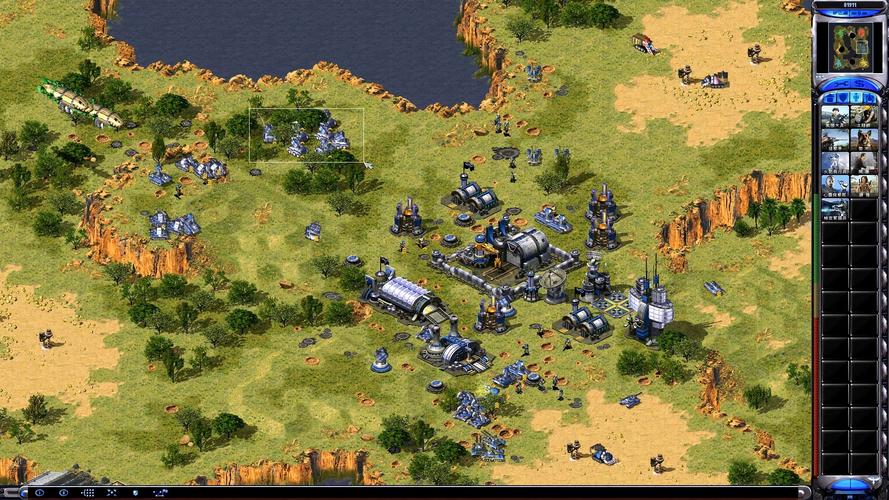This screenshot has height=500, width=889.
Task: Switch to the structures build tab
Action: point(827,97)
